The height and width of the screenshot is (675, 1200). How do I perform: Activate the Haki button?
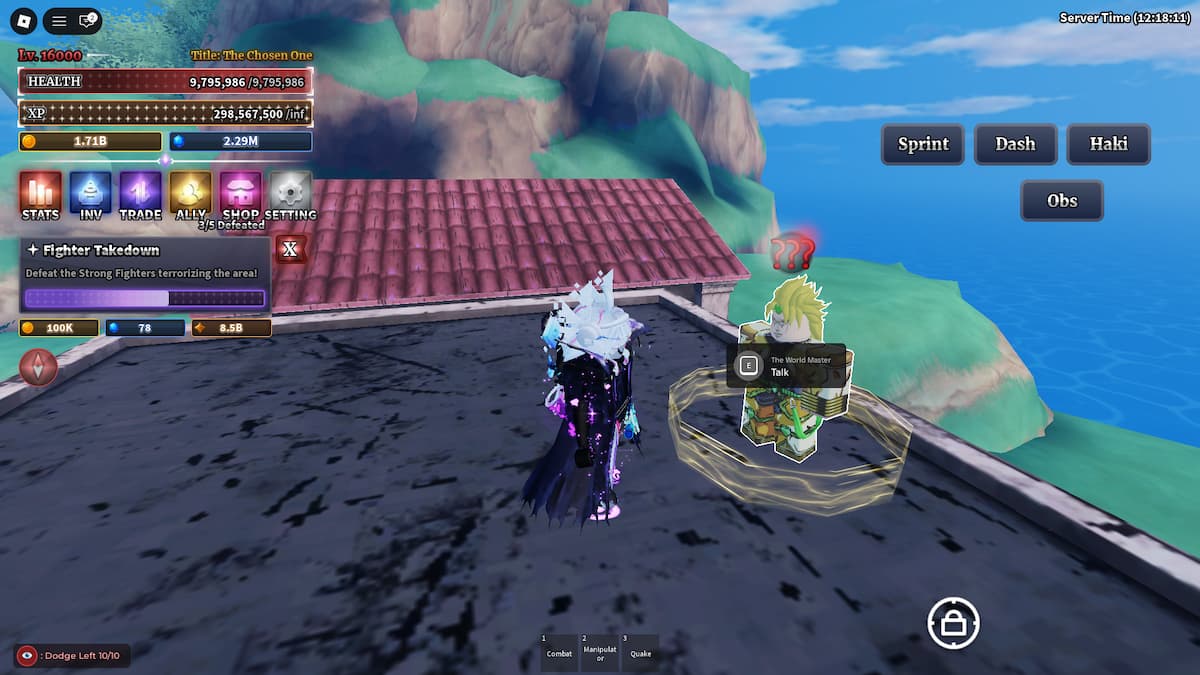pos(1108,144)
